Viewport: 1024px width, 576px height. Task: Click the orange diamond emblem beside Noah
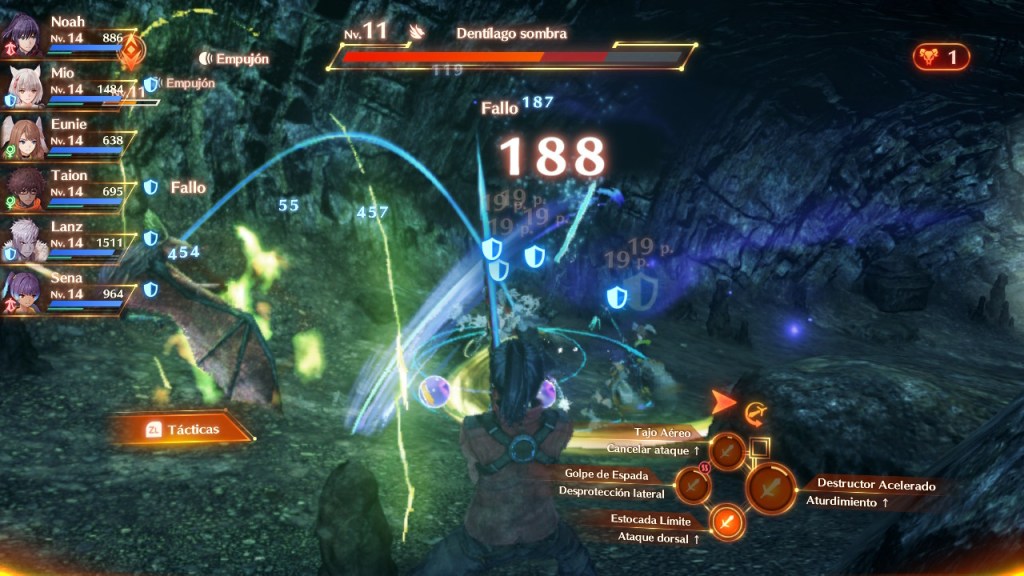click(x=131, y=50)
